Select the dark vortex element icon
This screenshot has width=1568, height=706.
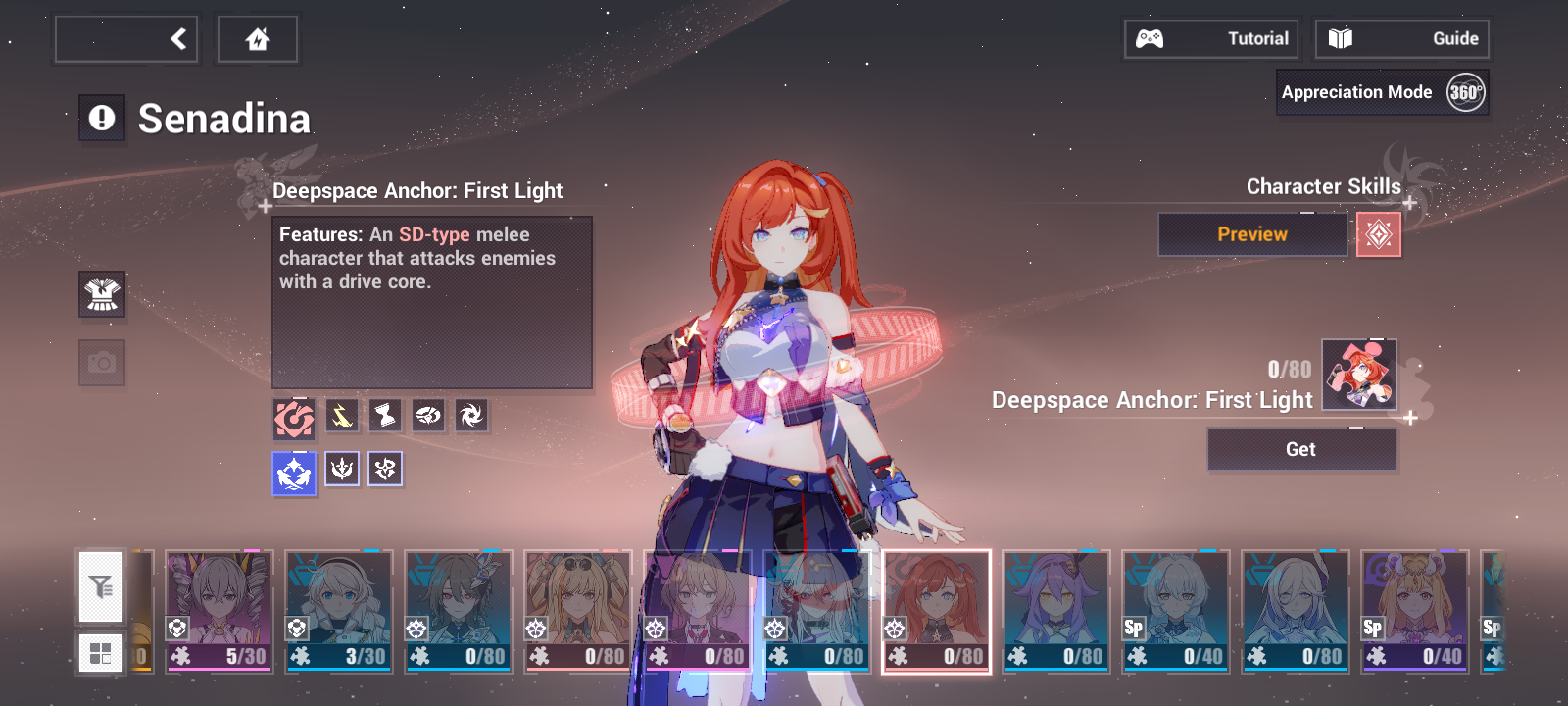pos(473,416)
